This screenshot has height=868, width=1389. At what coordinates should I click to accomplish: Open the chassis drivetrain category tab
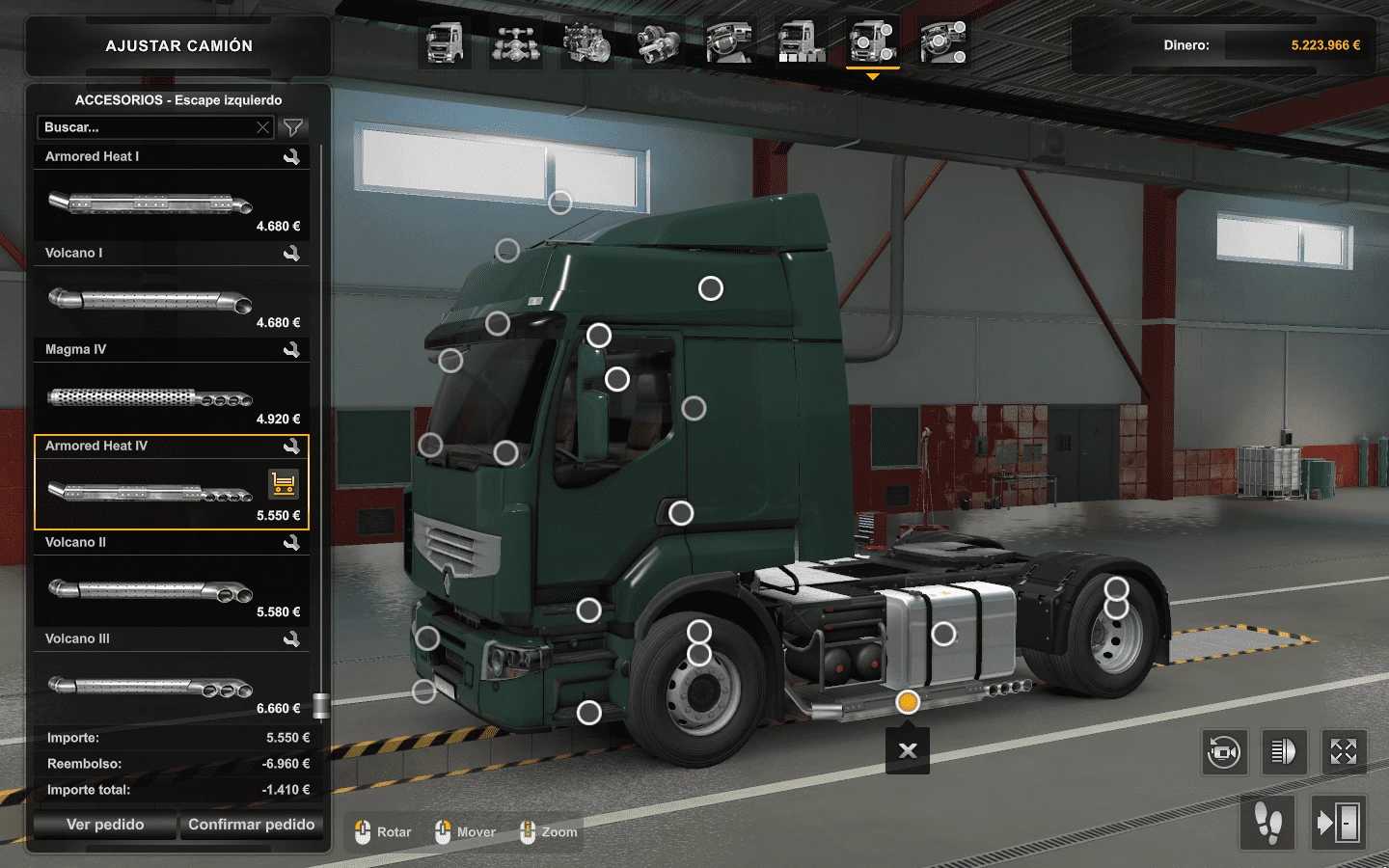[516, 43]
